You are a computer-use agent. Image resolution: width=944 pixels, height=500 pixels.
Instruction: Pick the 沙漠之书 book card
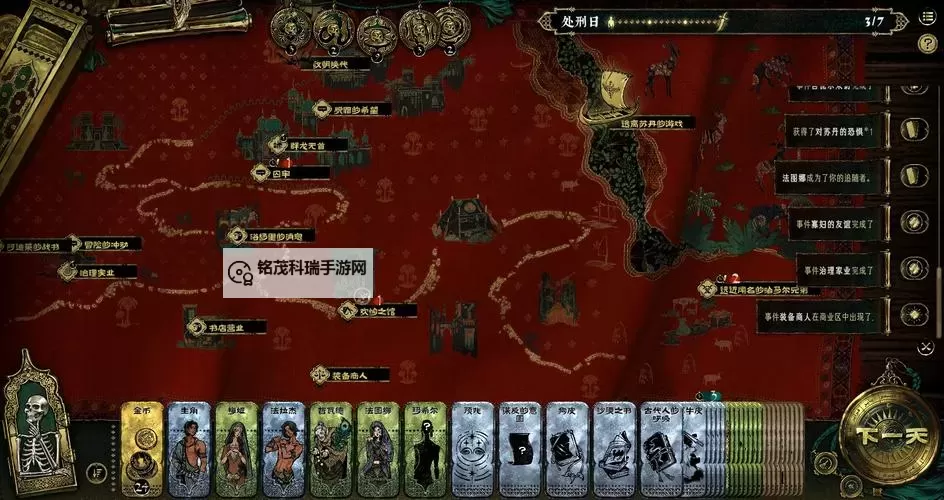click(613, 448)
